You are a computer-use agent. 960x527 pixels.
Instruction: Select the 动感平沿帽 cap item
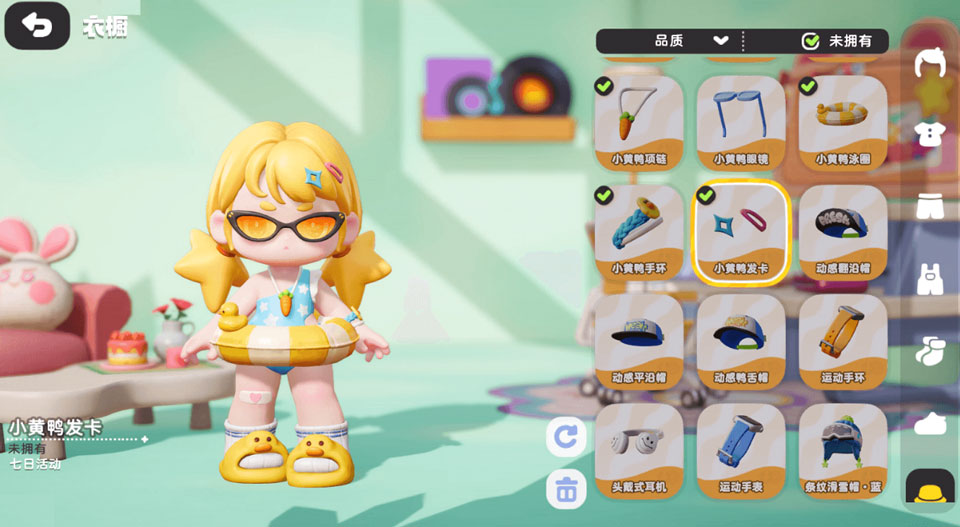pos(639,340)
